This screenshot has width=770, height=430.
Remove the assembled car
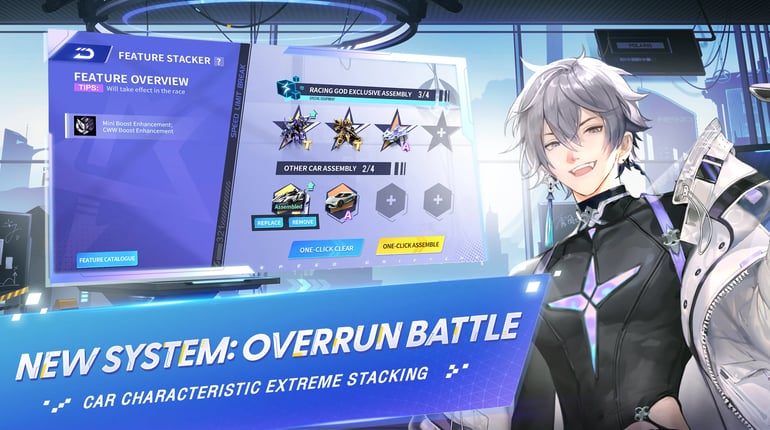click(302, 224)
